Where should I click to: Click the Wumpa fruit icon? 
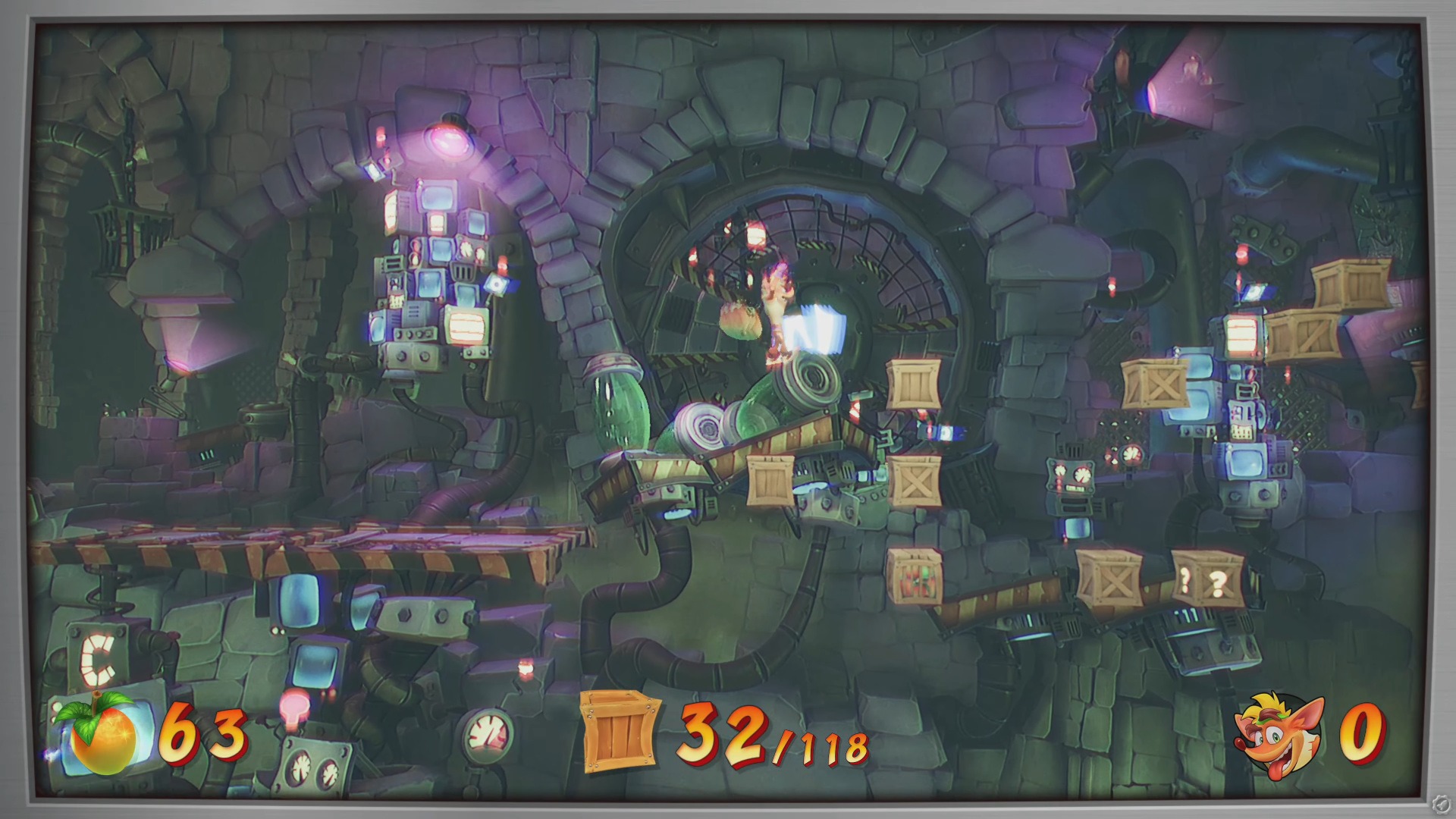102,732
